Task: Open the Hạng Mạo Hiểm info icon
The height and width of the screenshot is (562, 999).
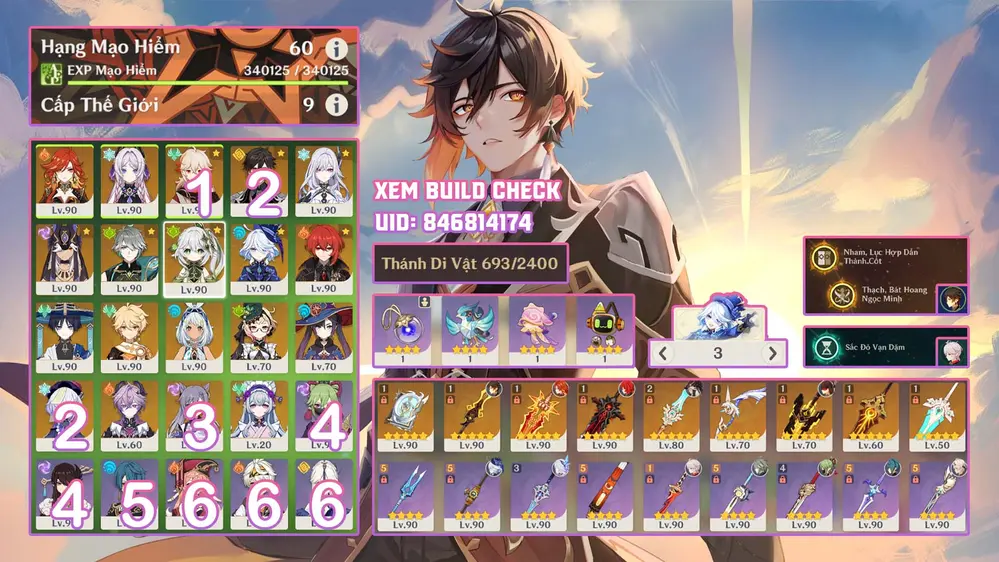Action: 337,48
